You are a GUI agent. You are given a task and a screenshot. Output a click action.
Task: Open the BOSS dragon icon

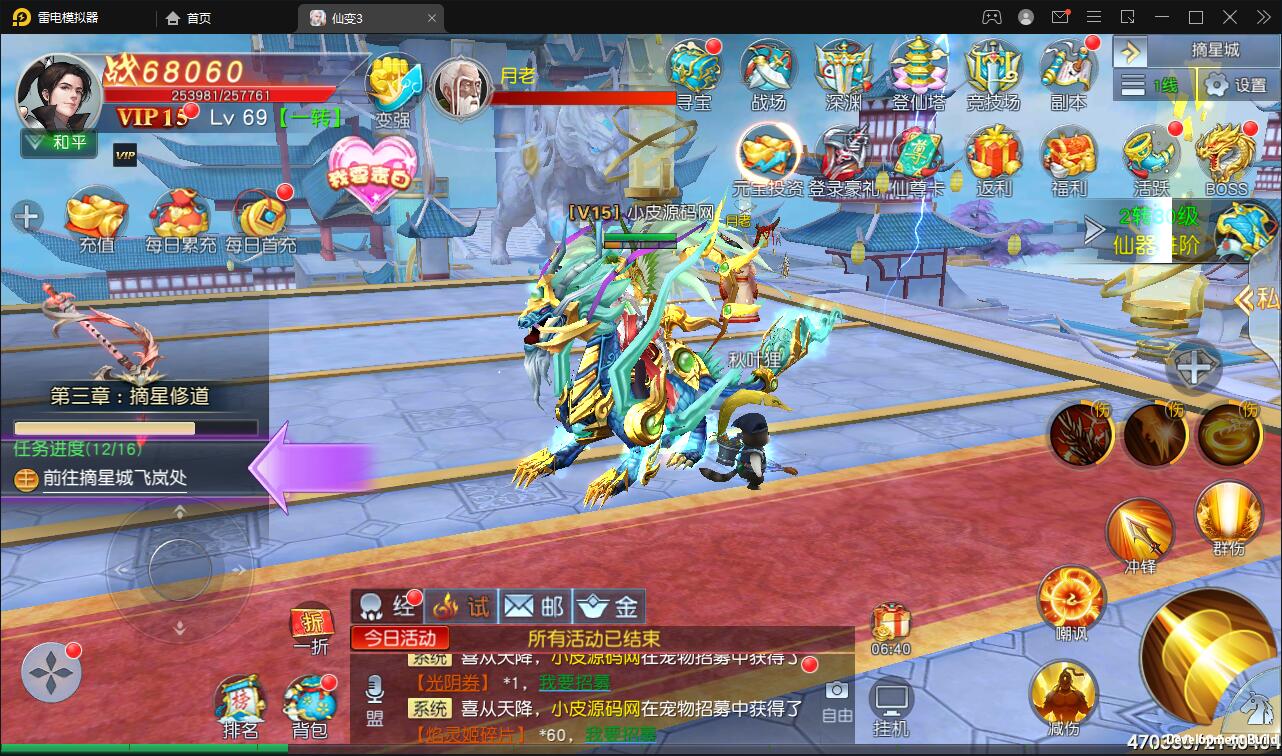click(1226, 158)
